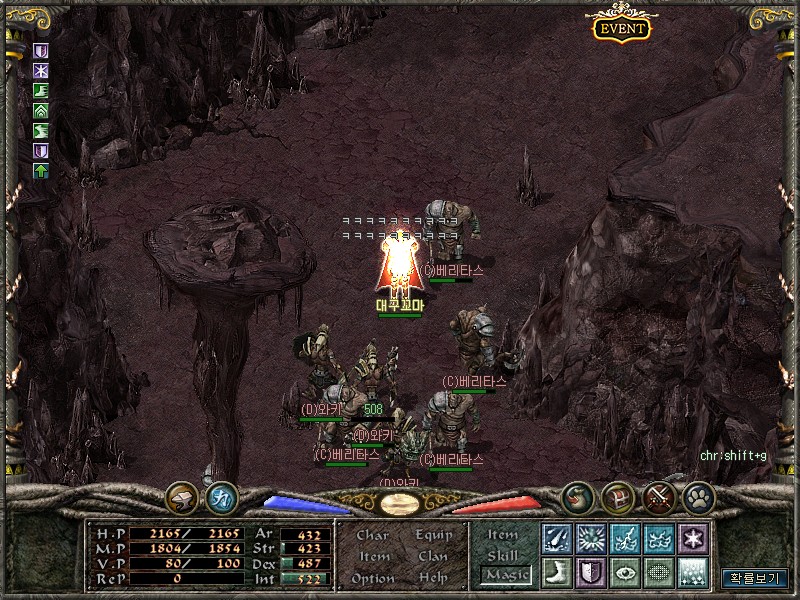The height and width of the screenshot is (600, 800).
Task: Click the round green serpent button
Action: click(x=577, y=496)
